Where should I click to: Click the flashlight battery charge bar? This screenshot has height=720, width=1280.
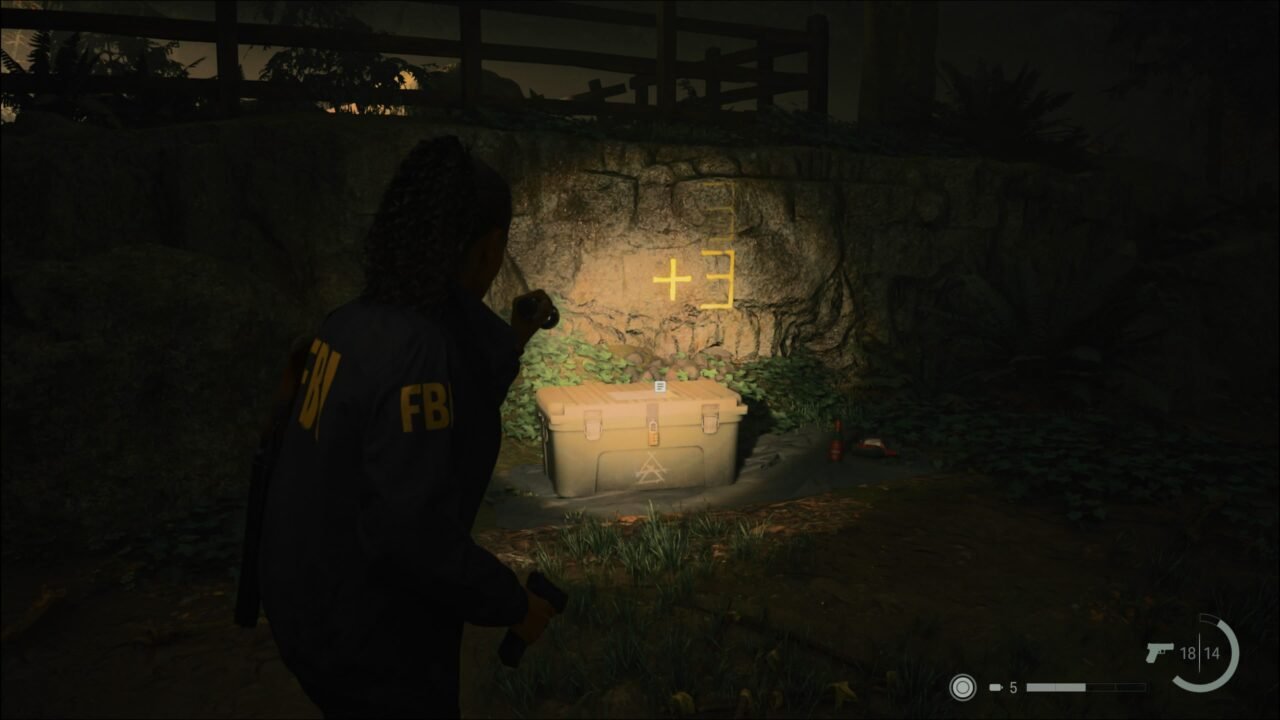click(x=1085, y=686)
